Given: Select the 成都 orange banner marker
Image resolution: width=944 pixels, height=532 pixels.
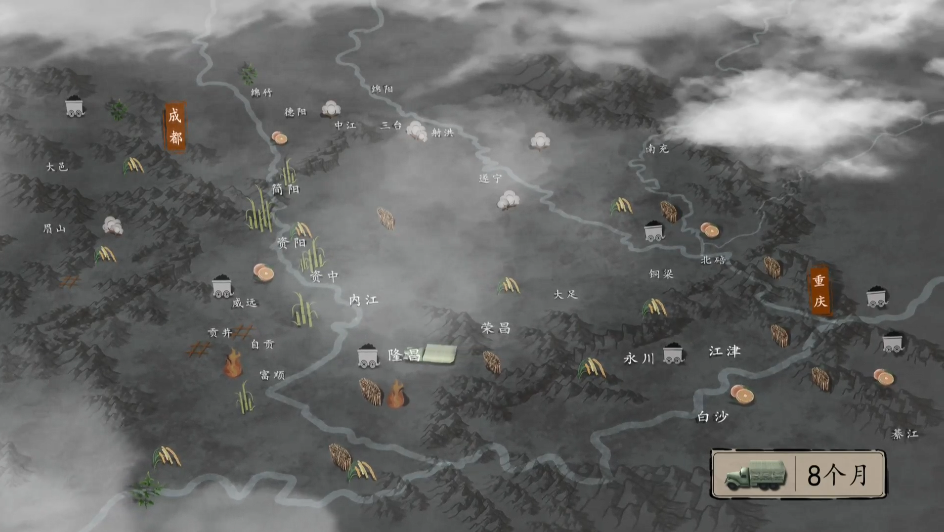Looking at the screenshot, I should coord(176,127).
